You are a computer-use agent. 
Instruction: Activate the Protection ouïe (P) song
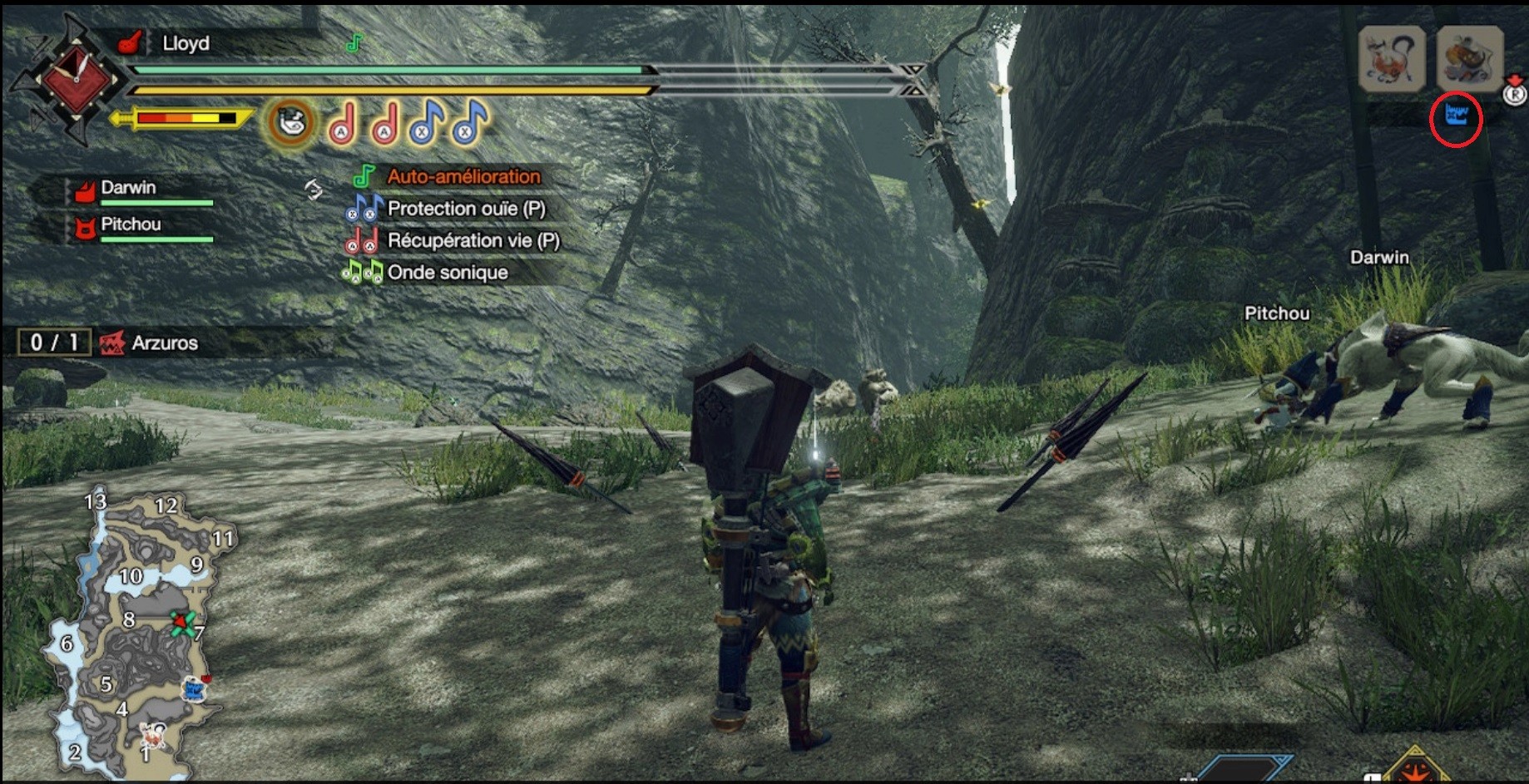coord(467,209)
